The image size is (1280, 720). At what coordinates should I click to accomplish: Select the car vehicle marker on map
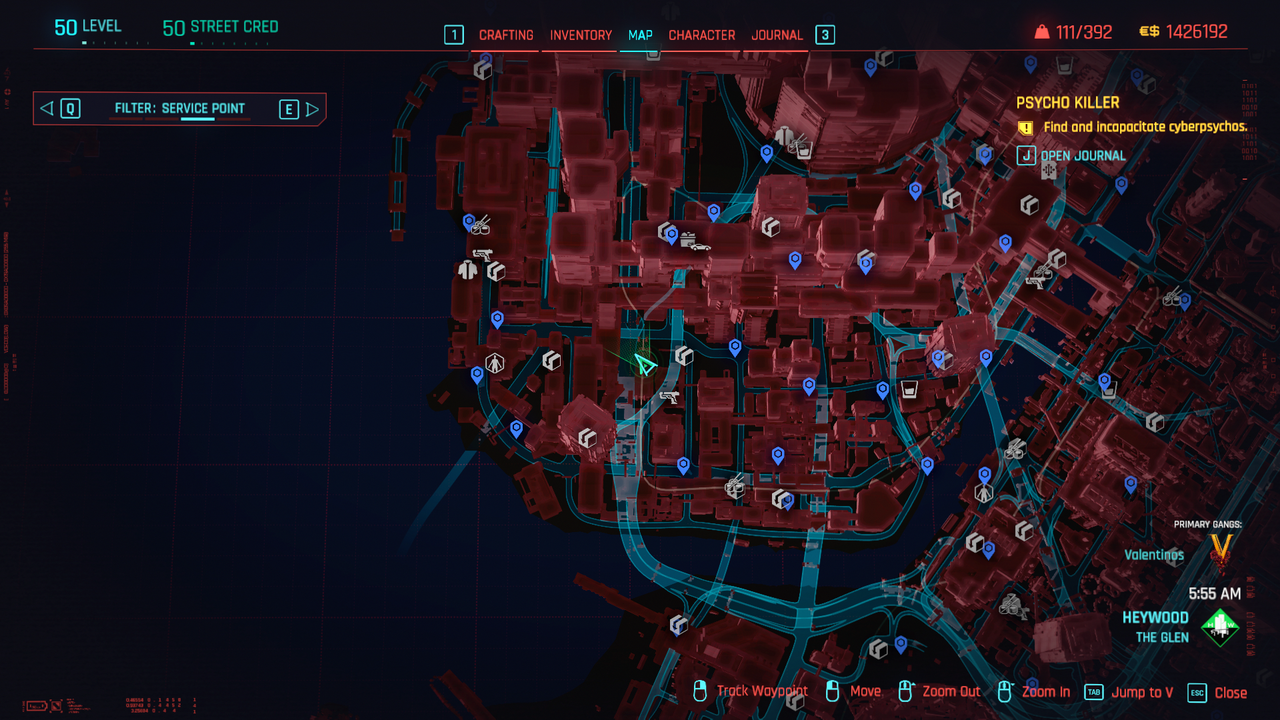(x=700, y=246)
